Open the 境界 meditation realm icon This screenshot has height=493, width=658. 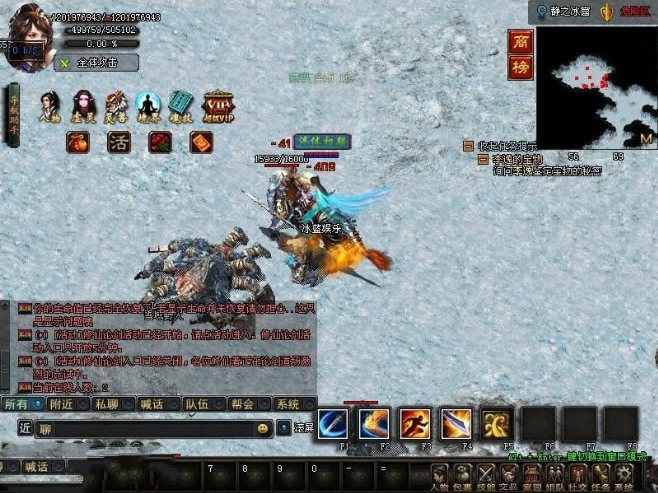(149, 106)
